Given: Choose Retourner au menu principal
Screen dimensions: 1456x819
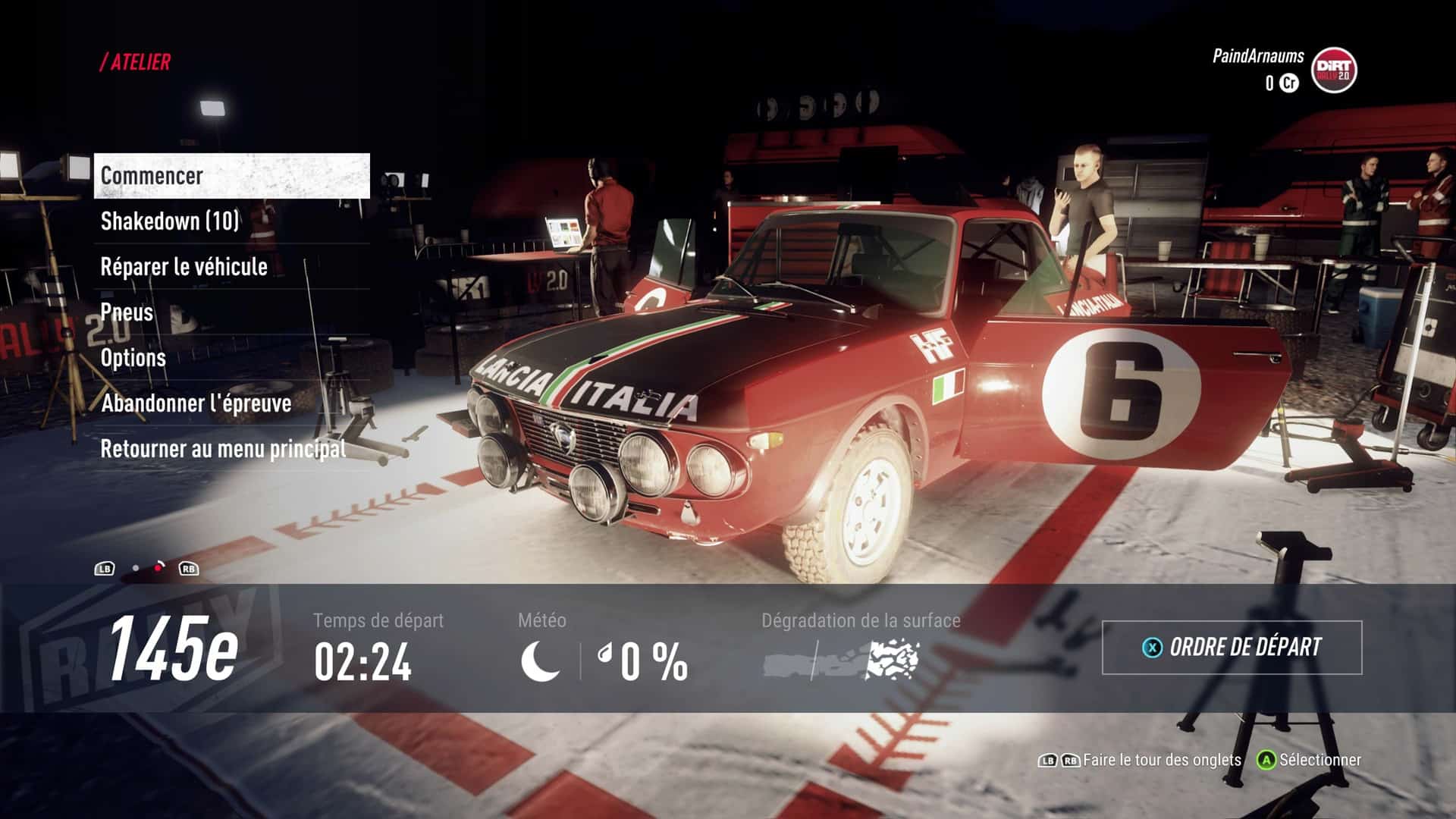Looking at the screenshot, I should coord(231,449).
